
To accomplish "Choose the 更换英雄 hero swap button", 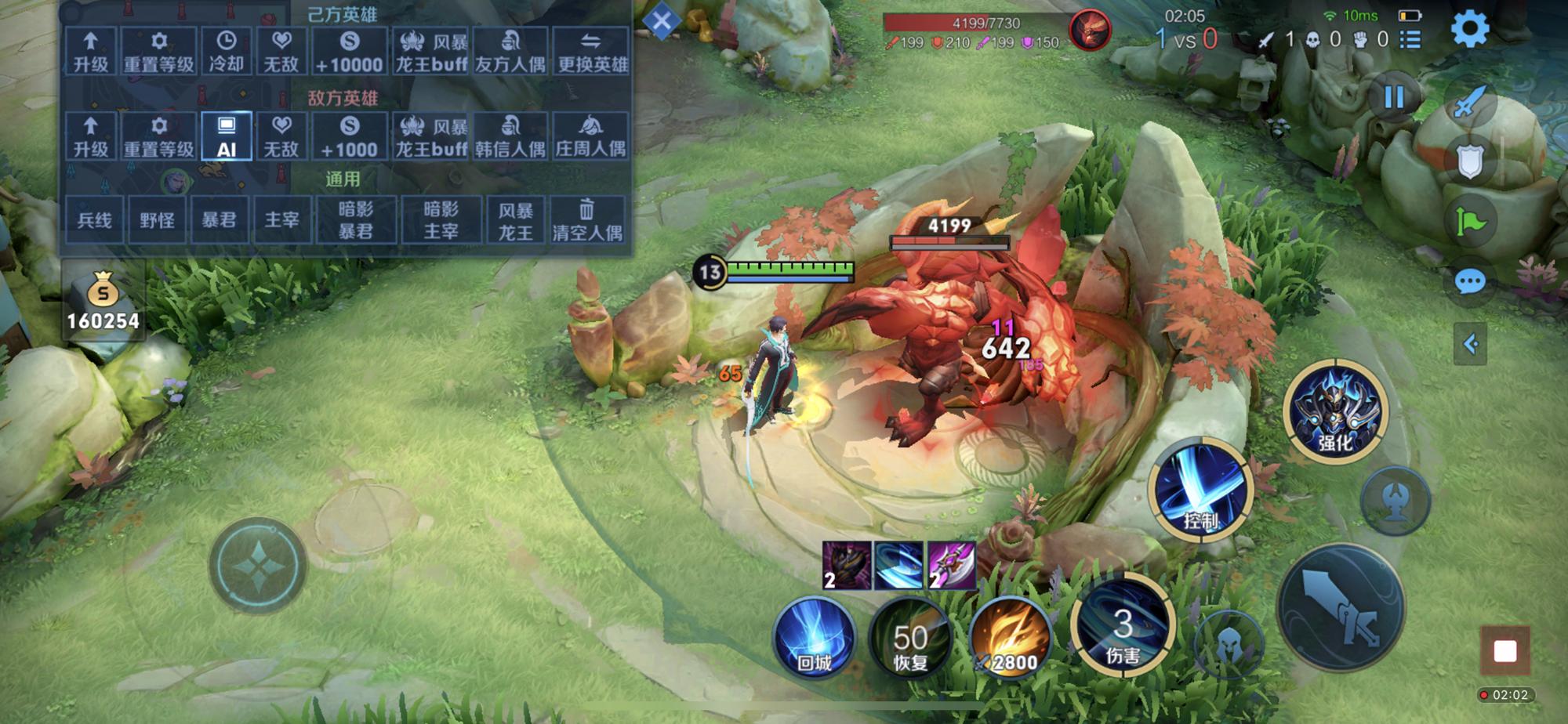I will click(x=592, y=52).
